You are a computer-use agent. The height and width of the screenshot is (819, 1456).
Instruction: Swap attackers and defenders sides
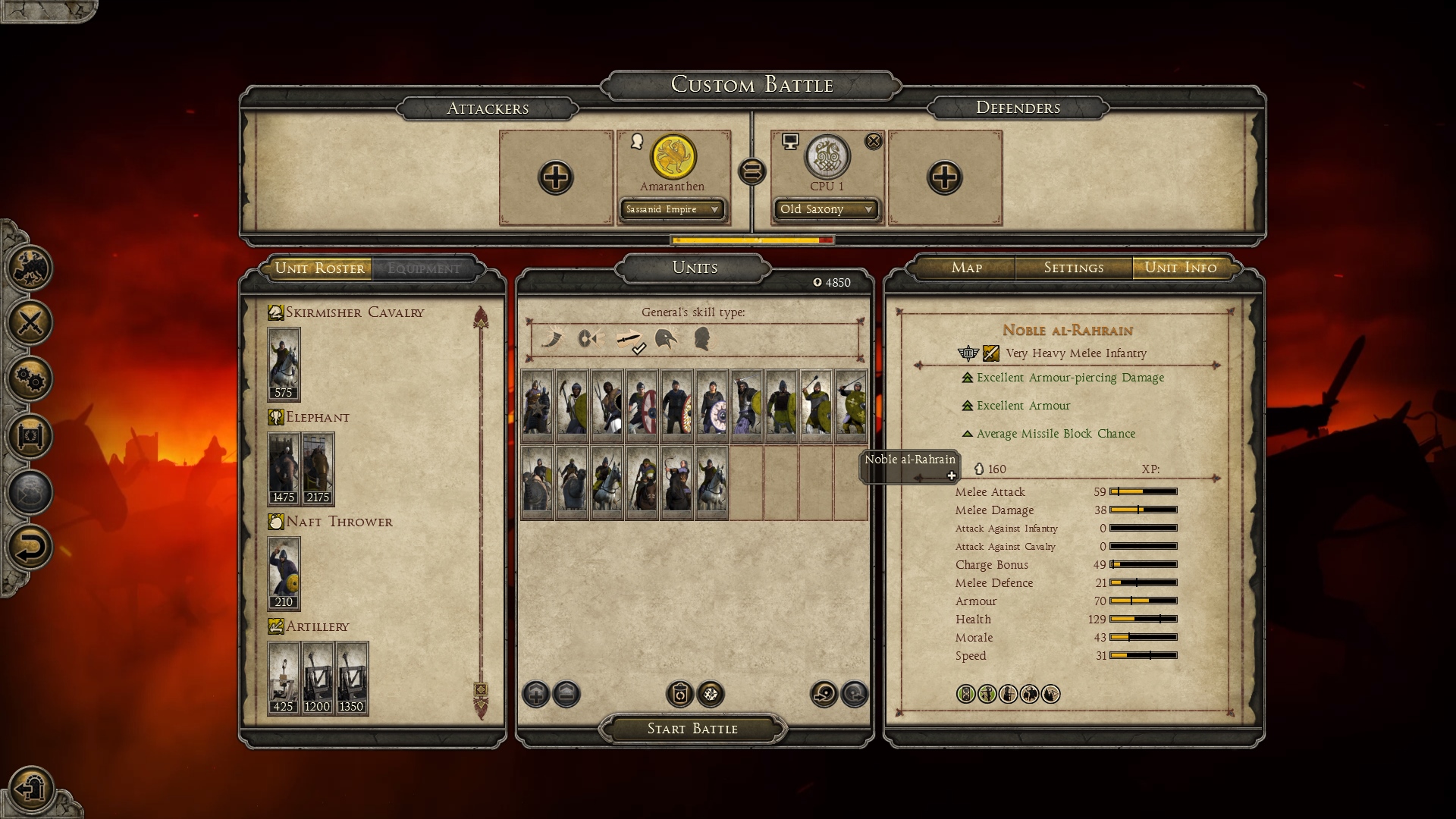(x=752, y=171)
